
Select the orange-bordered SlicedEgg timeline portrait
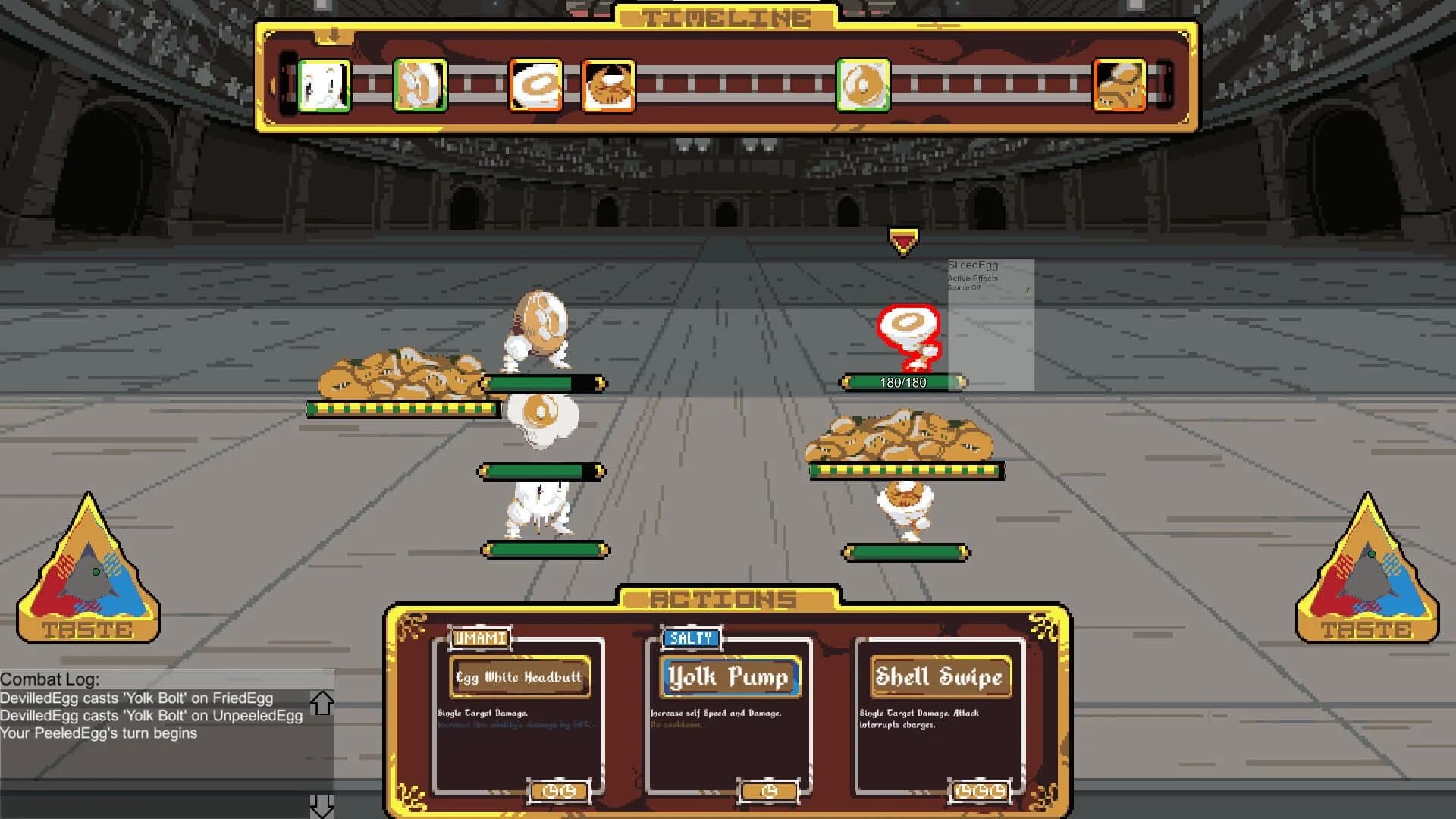click(535, 83)
